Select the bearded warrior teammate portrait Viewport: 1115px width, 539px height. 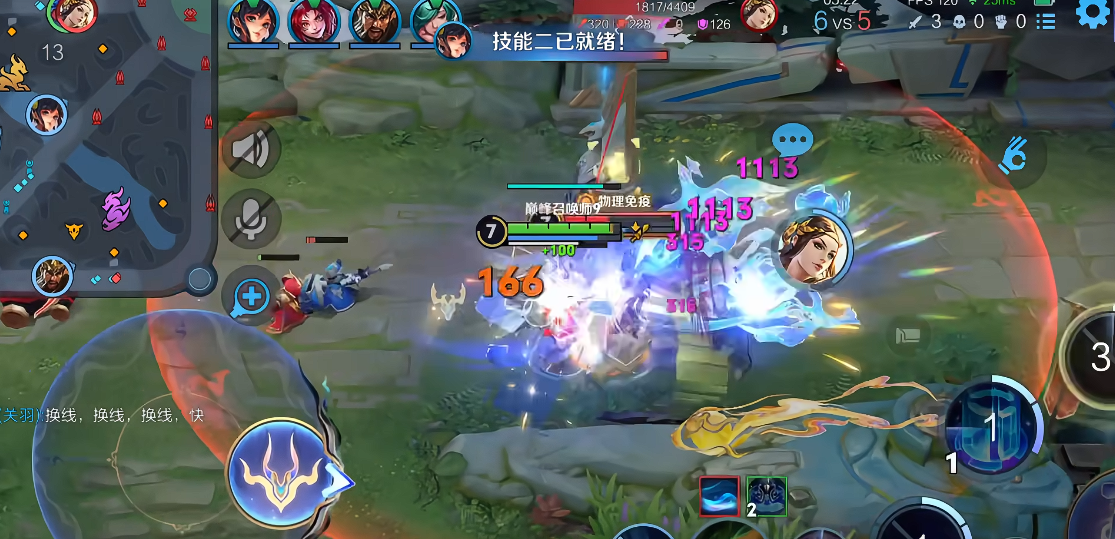coord(374,21)
